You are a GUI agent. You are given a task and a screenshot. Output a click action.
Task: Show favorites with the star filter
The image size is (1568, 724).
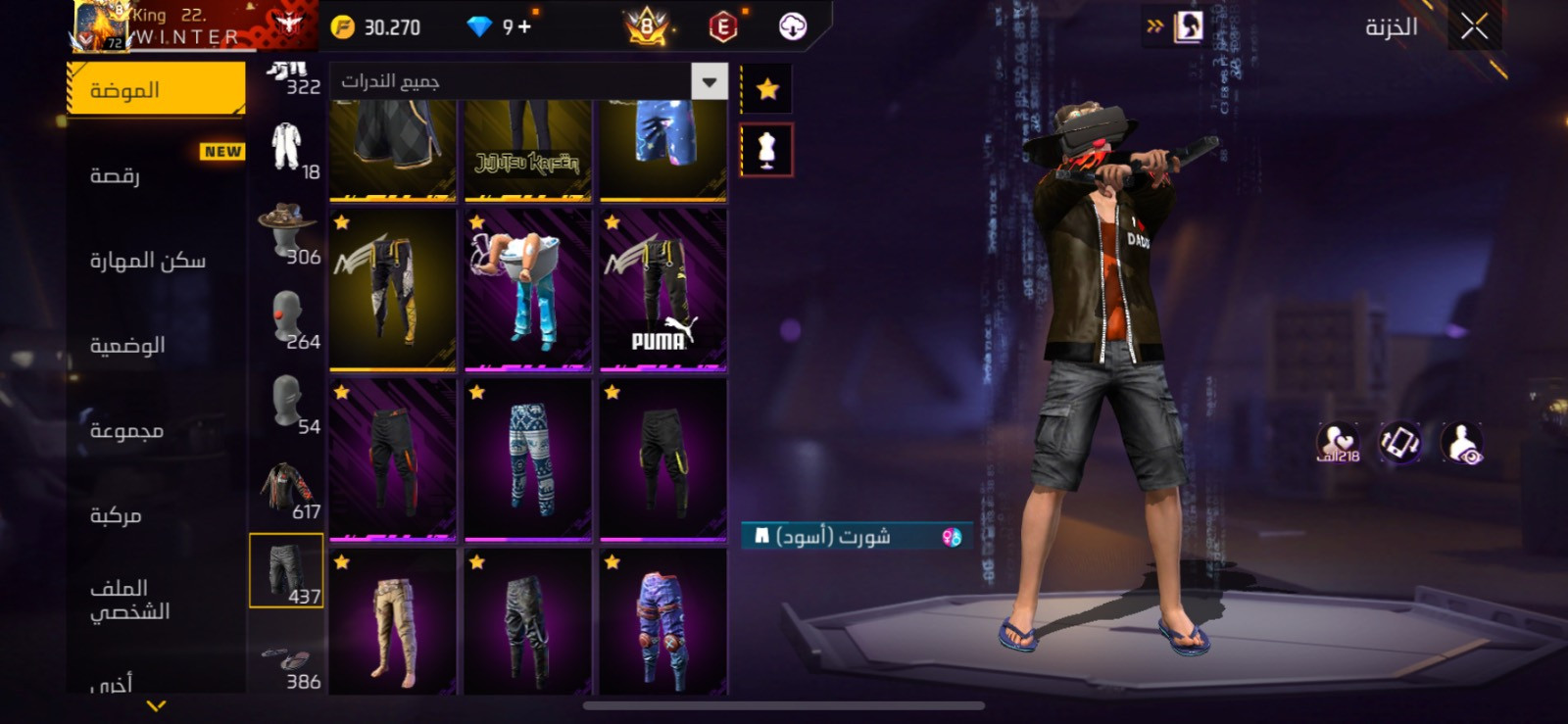(x=767, y=89)
